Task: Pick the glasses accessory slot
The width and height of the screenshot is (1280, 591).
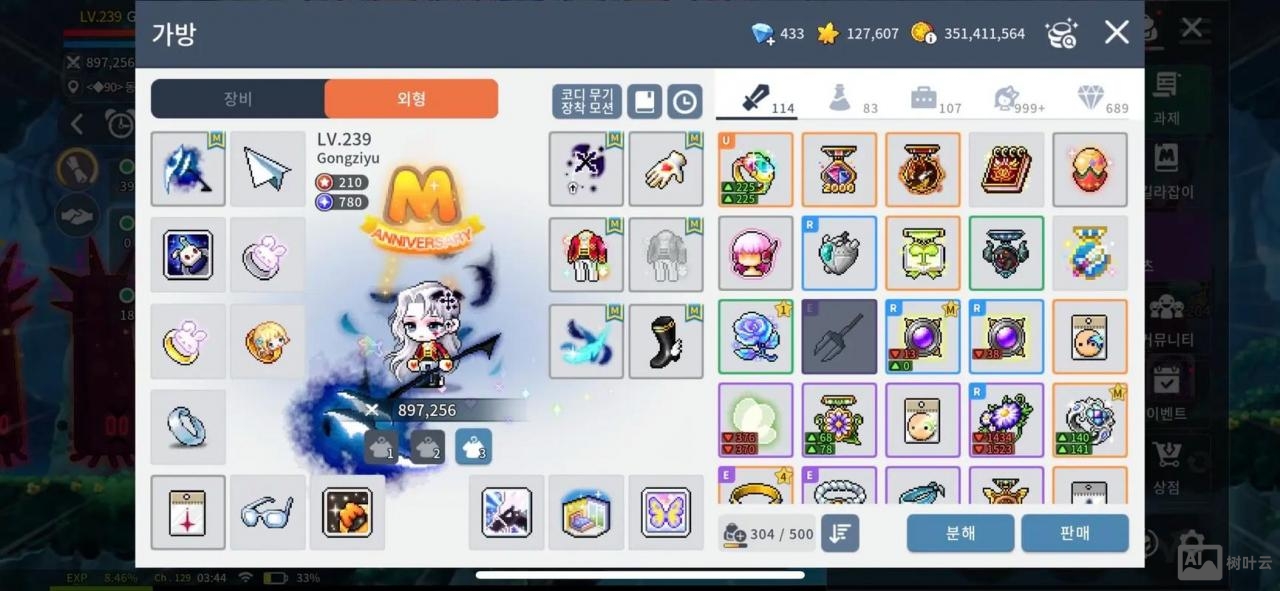Action: 267,512
